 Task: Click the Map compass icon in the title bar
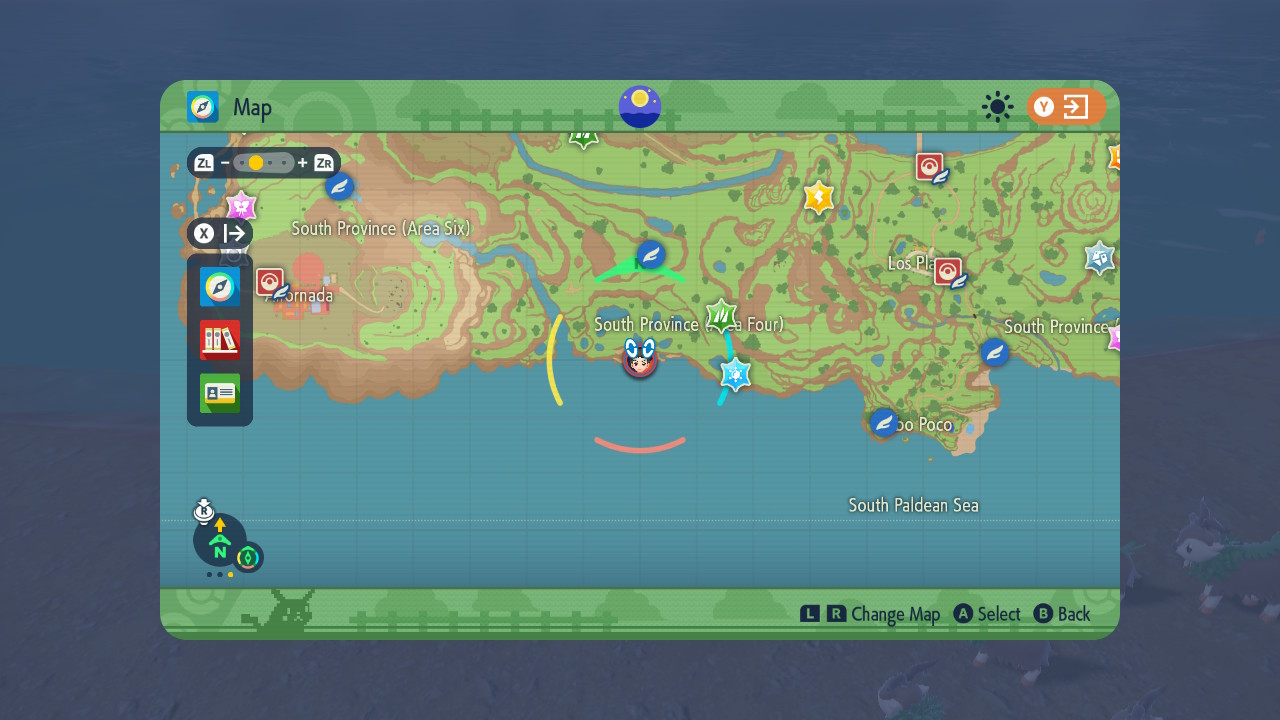(x=202, y=107)
